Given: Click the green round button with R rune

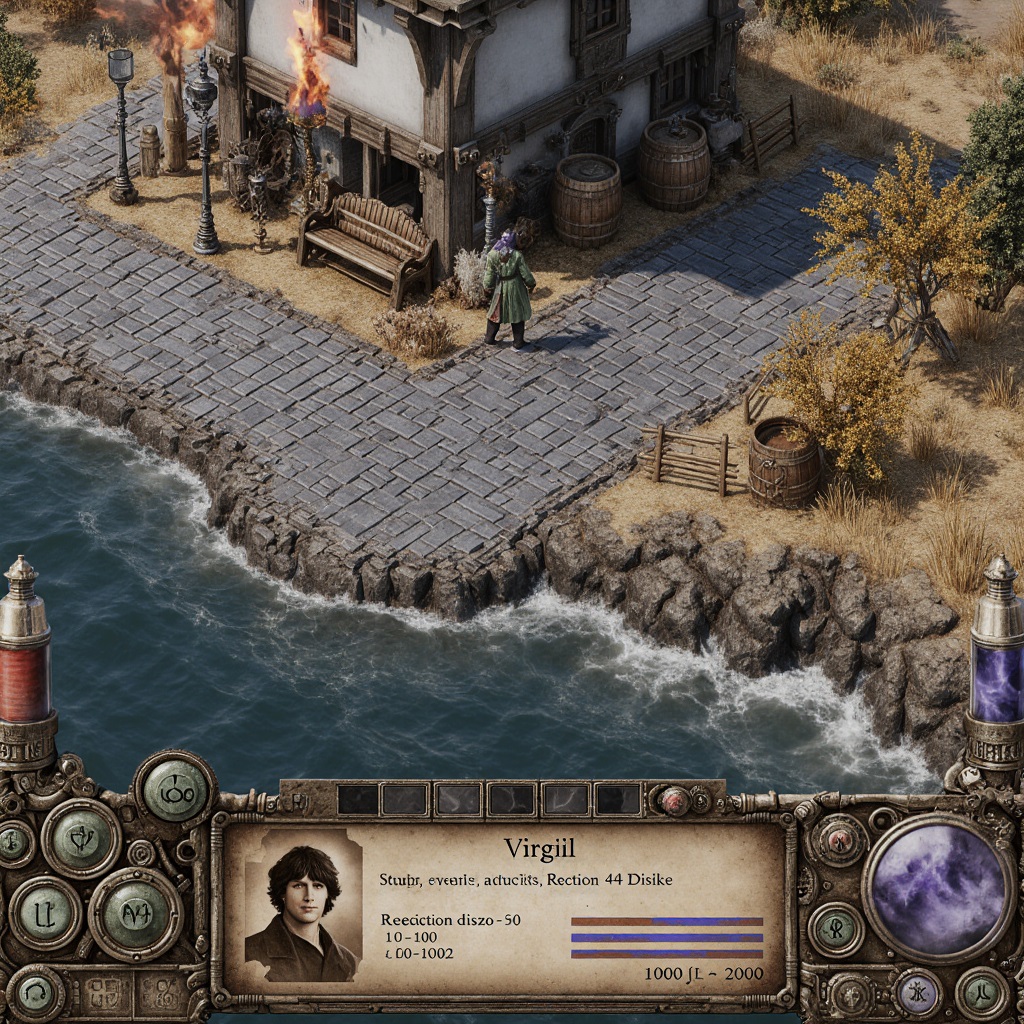Looking at the screenshot, I should pyautogui.click(x=835, y=929).
